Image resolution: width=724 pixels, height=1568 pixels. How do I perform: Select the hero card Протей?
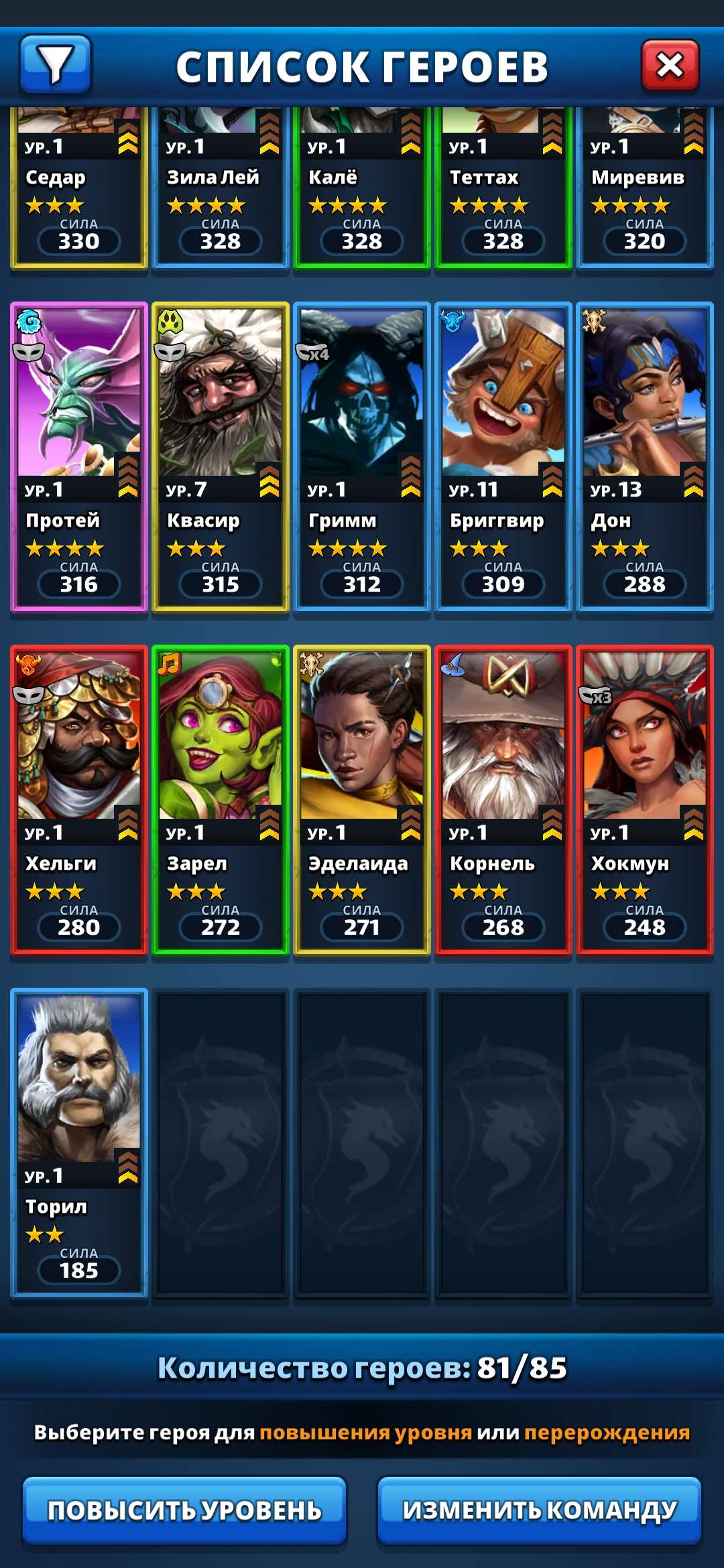[x=79, y=457]
